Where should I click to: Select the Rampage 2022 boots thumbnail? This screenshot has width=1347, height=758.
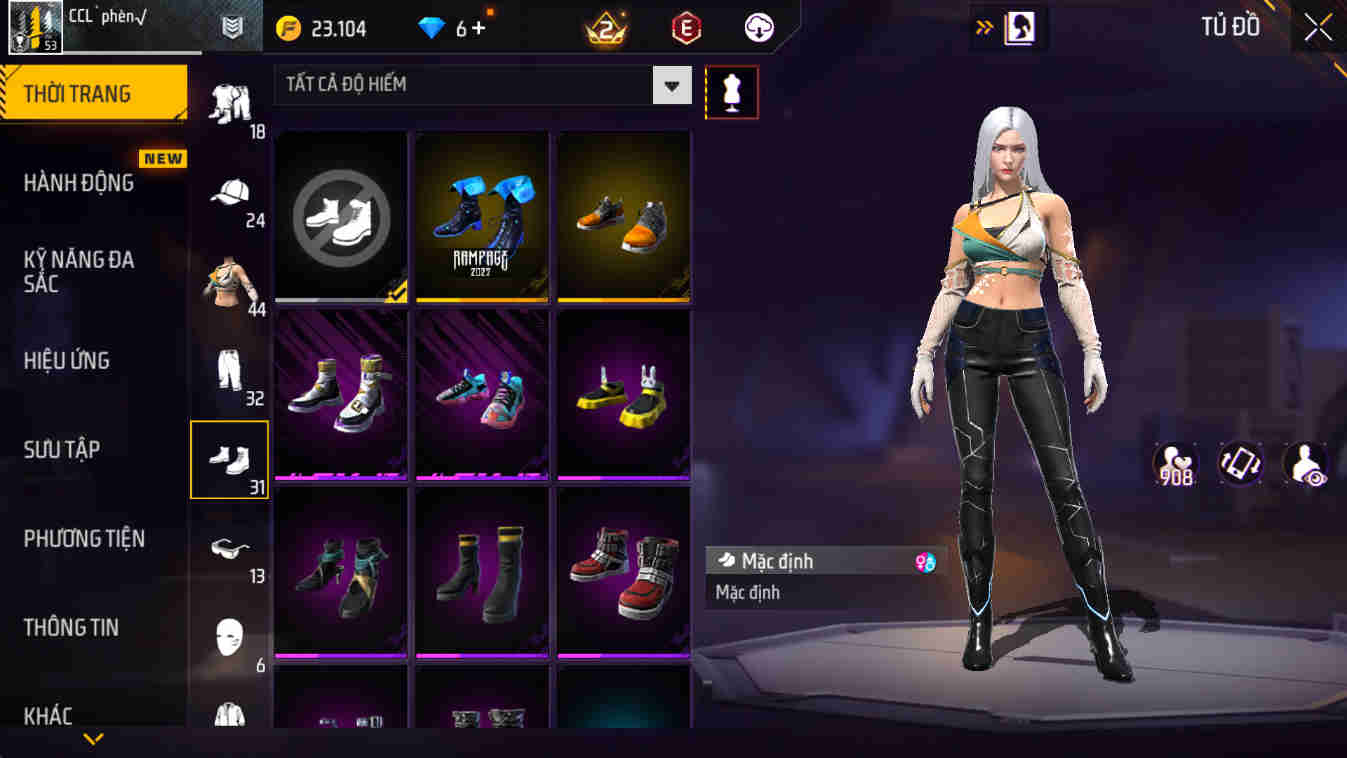pyautogui.click(x=482, y=214)
